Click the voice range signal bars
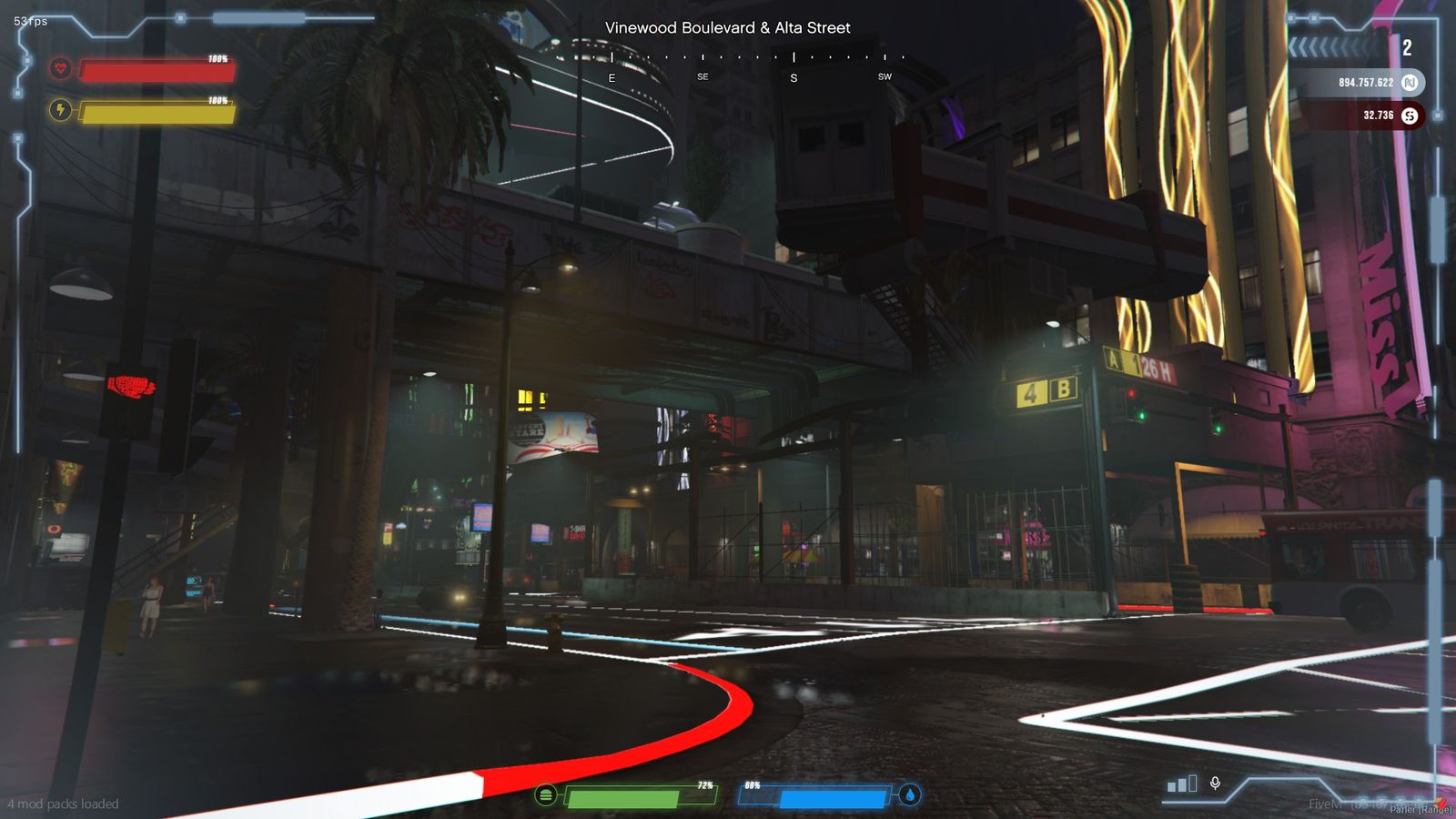 click(x=1182, y=784)
